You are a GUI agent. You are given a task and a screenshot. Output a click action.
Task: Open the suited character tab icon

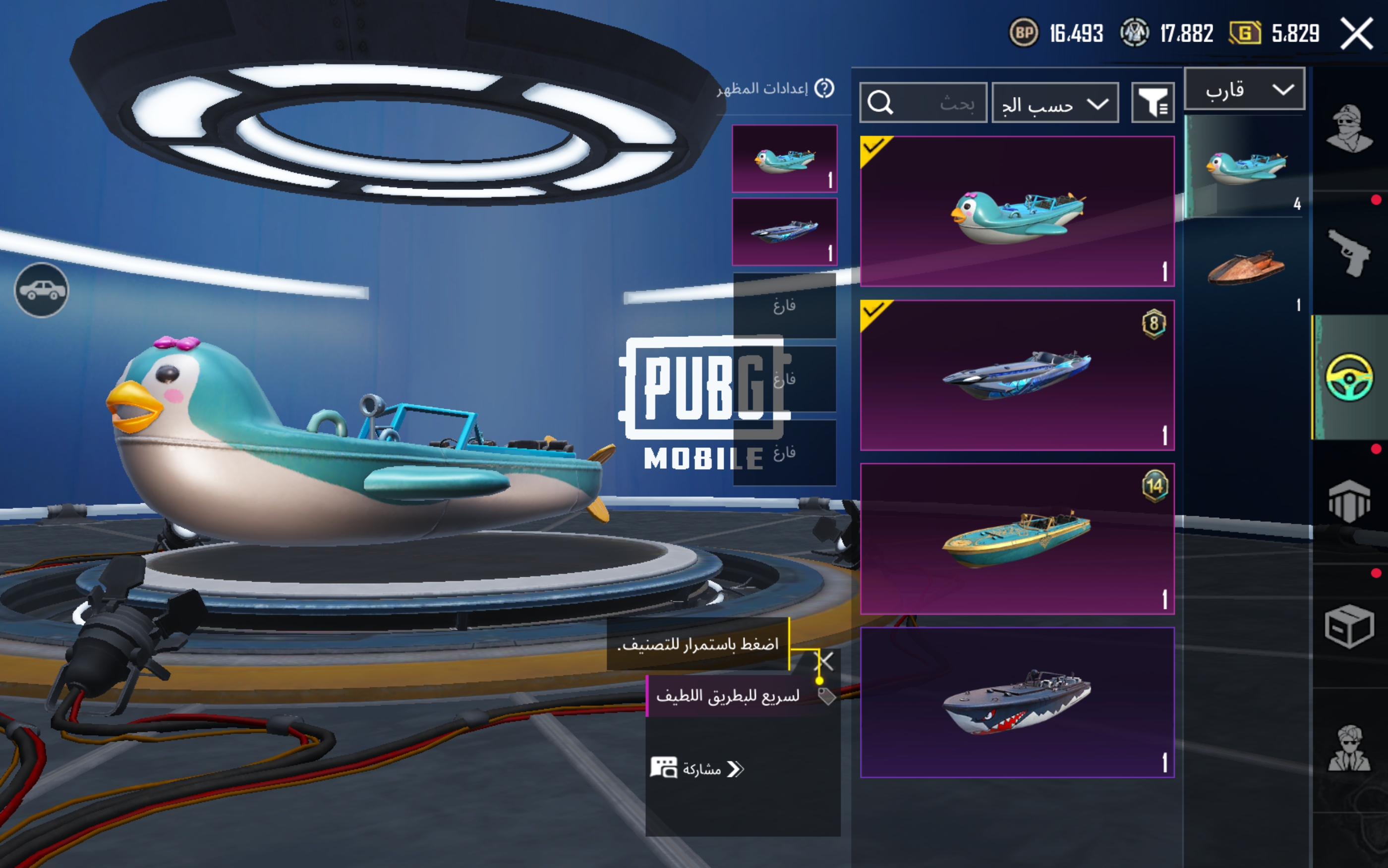[1349, 749]
